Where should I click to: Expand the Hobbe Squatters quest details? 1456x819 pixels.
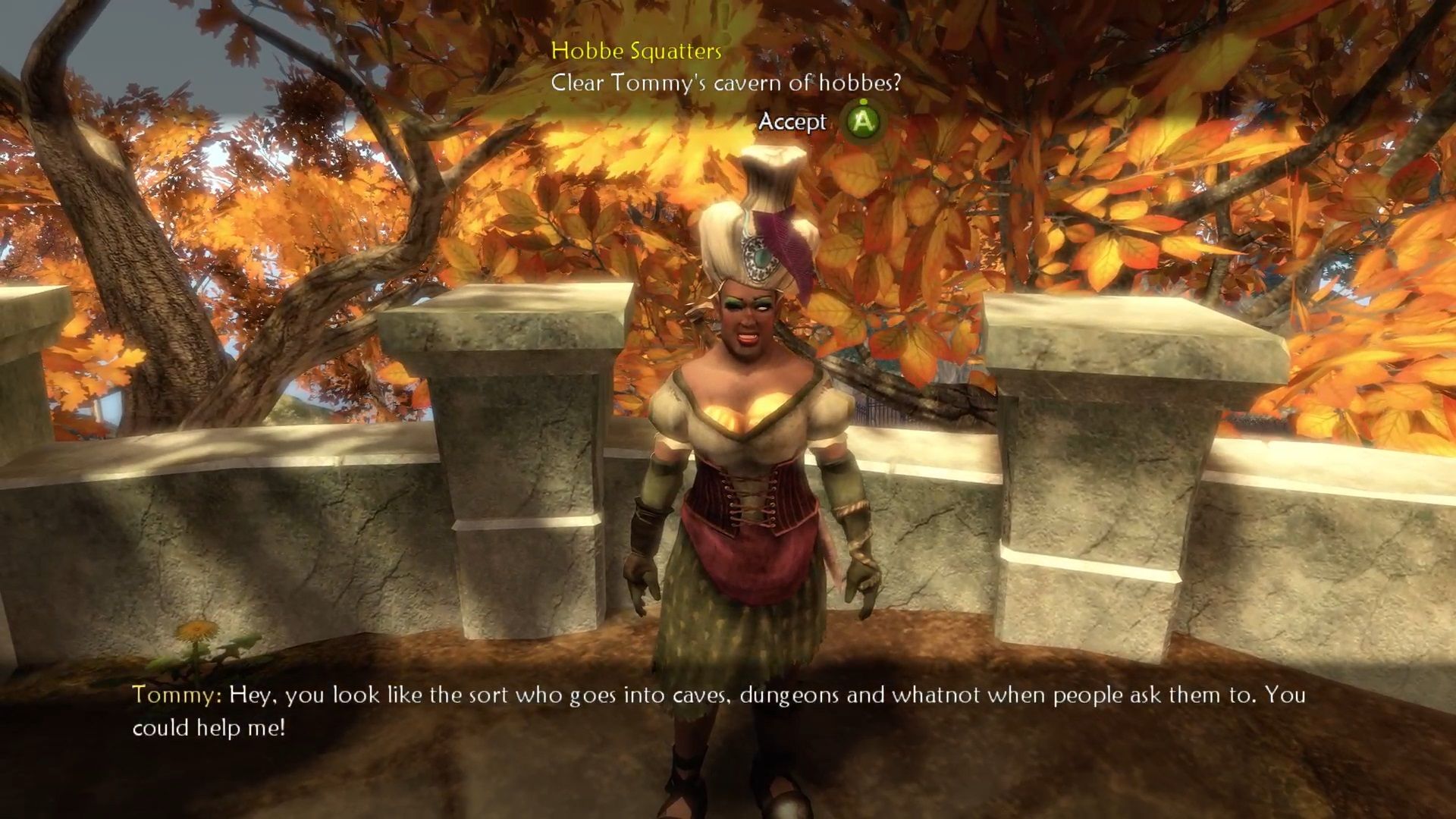click(x=637, y=52)
